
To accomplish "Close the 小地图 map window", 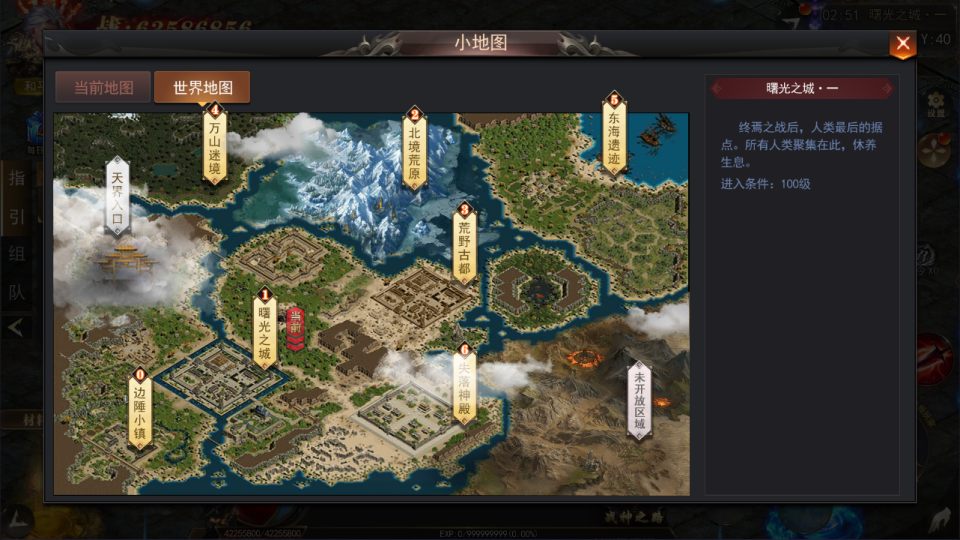I will pyautogui.click(x=902, y=44).
